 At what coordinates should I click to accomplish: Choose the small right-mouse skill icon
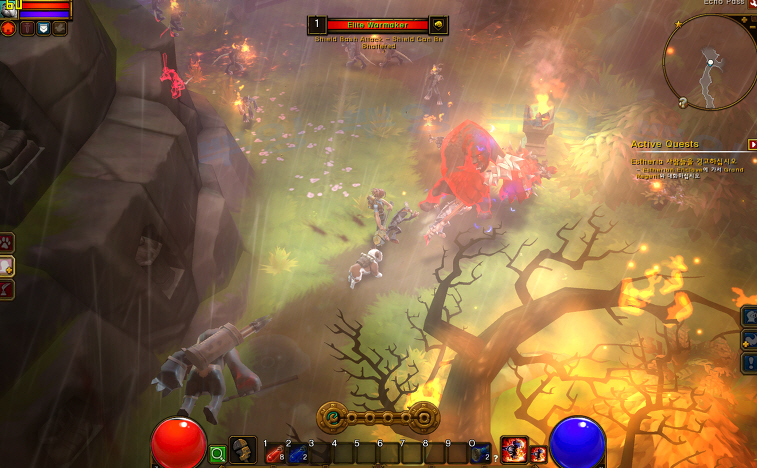coord(538,454)
